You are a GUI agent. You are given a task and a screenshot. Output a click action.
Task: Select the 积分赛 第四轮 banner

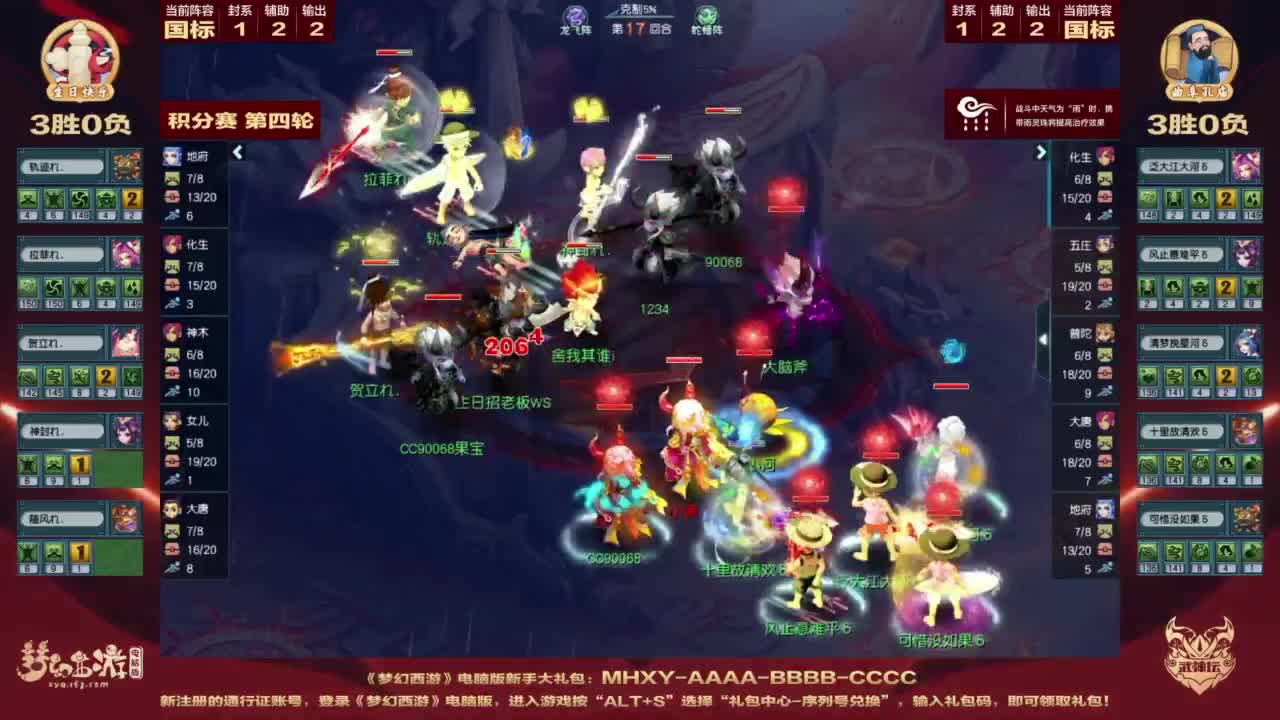click(240, 119)
